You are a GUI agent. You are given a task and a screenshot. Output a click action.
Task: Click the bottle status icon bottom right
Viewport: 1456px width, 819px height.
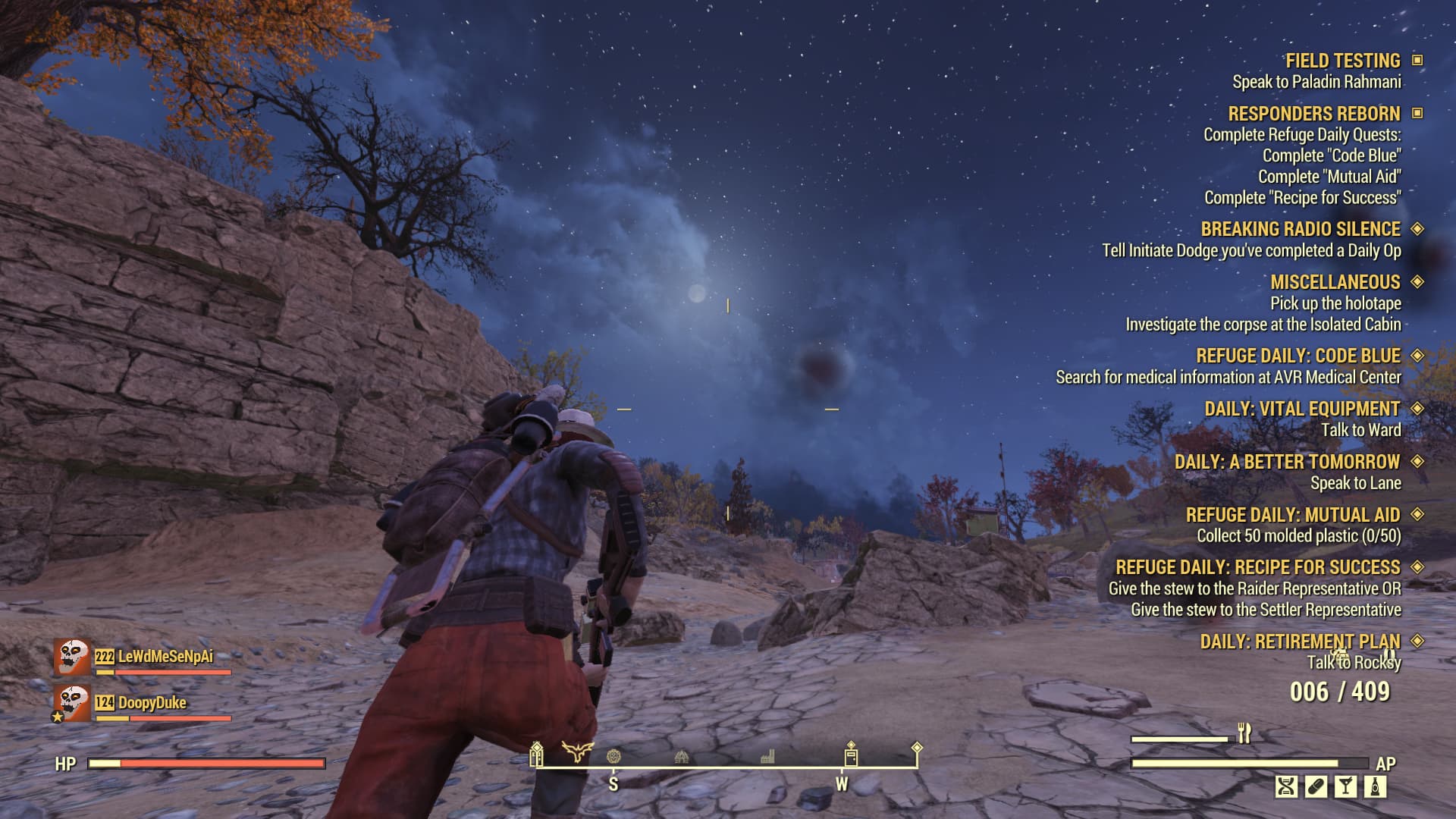click(x=1376, y=786)
